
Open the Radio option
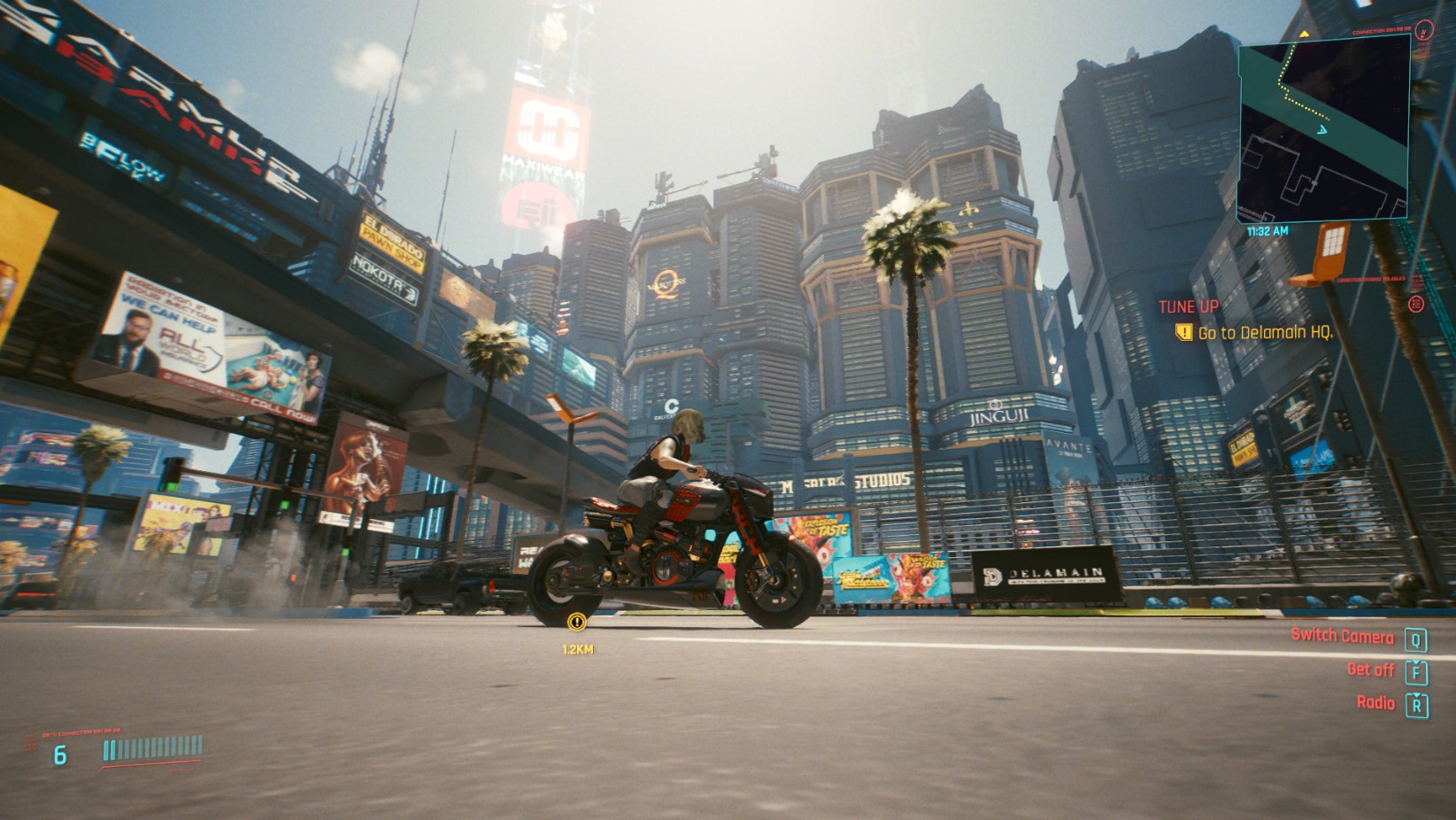(x=1375, y=703)
